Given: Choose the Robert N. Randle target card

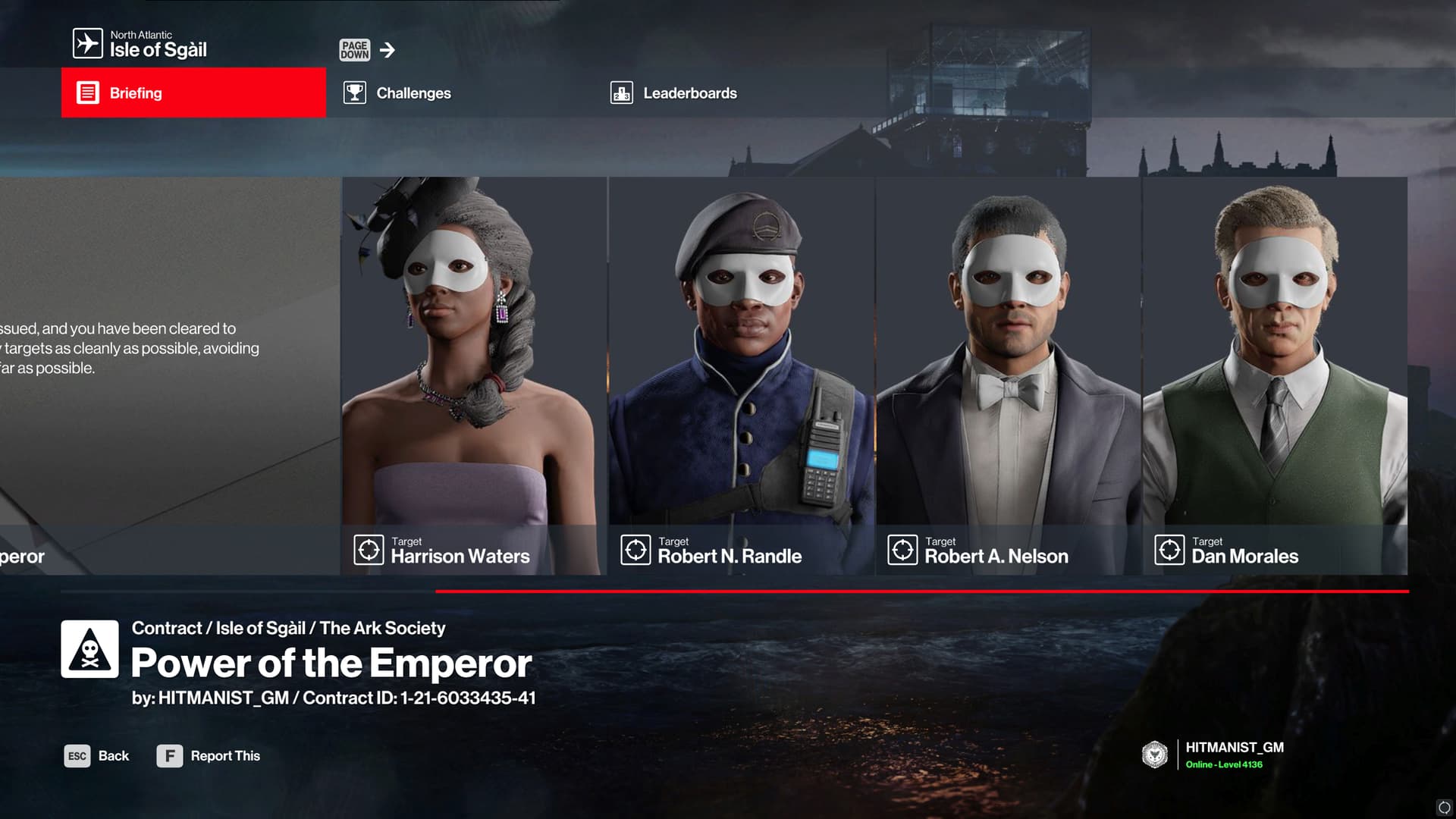Looking at the screenshot, I should tap(741, 375).
